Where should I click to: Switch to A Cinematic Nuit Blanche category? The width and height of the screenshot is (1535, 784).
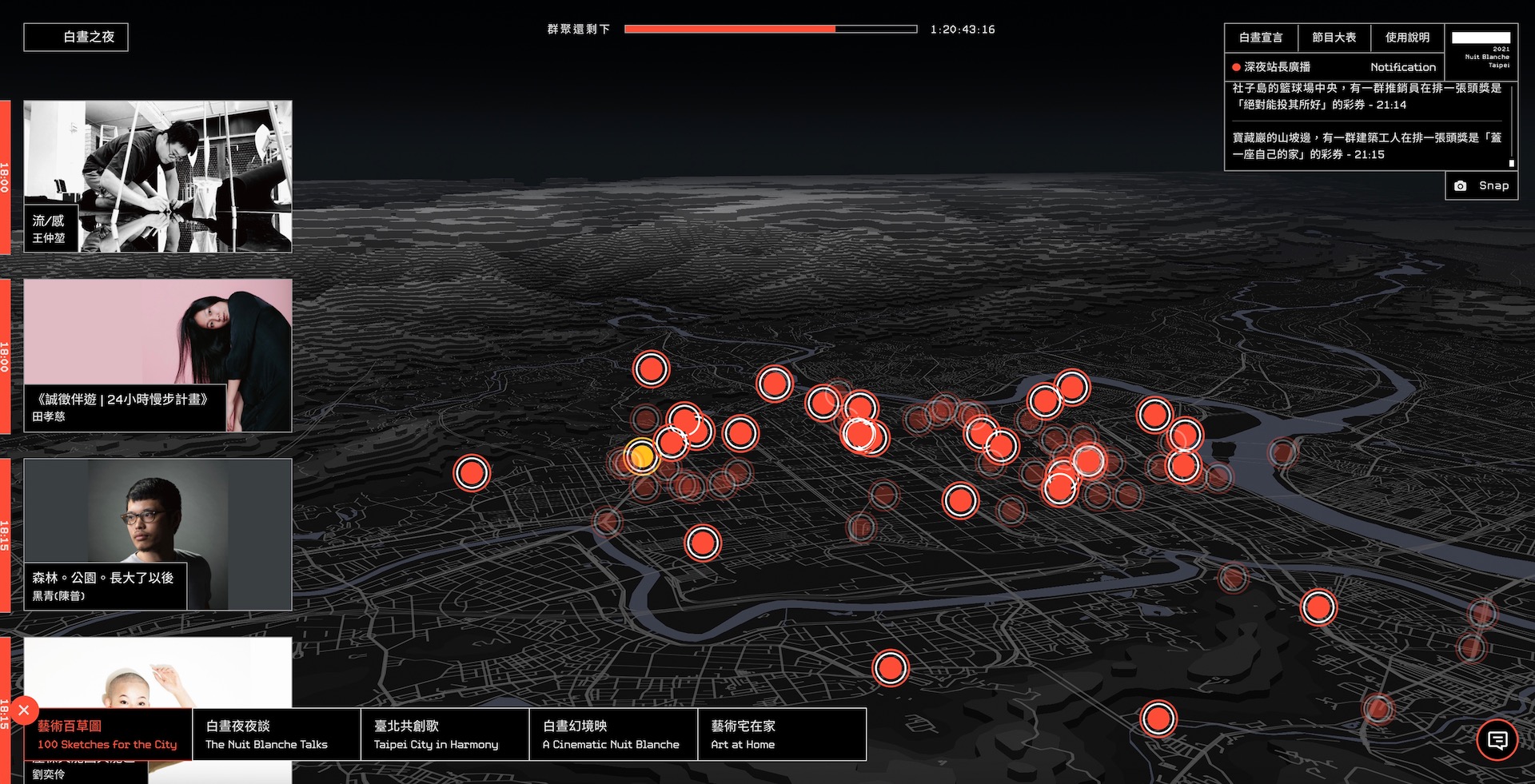613,734
